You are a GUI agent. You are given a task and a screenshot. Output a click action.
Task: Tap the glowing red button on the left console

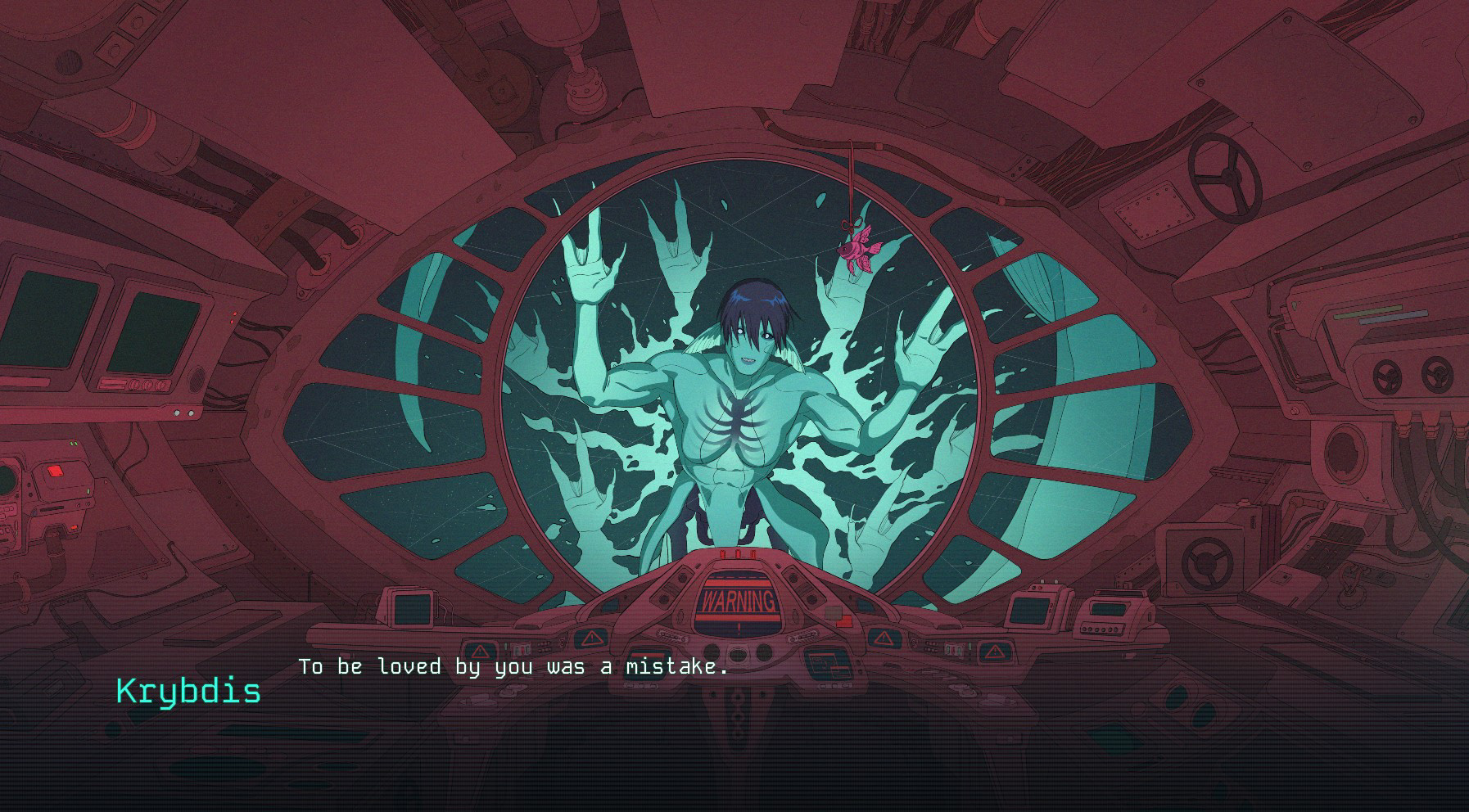tap(56, 471)
